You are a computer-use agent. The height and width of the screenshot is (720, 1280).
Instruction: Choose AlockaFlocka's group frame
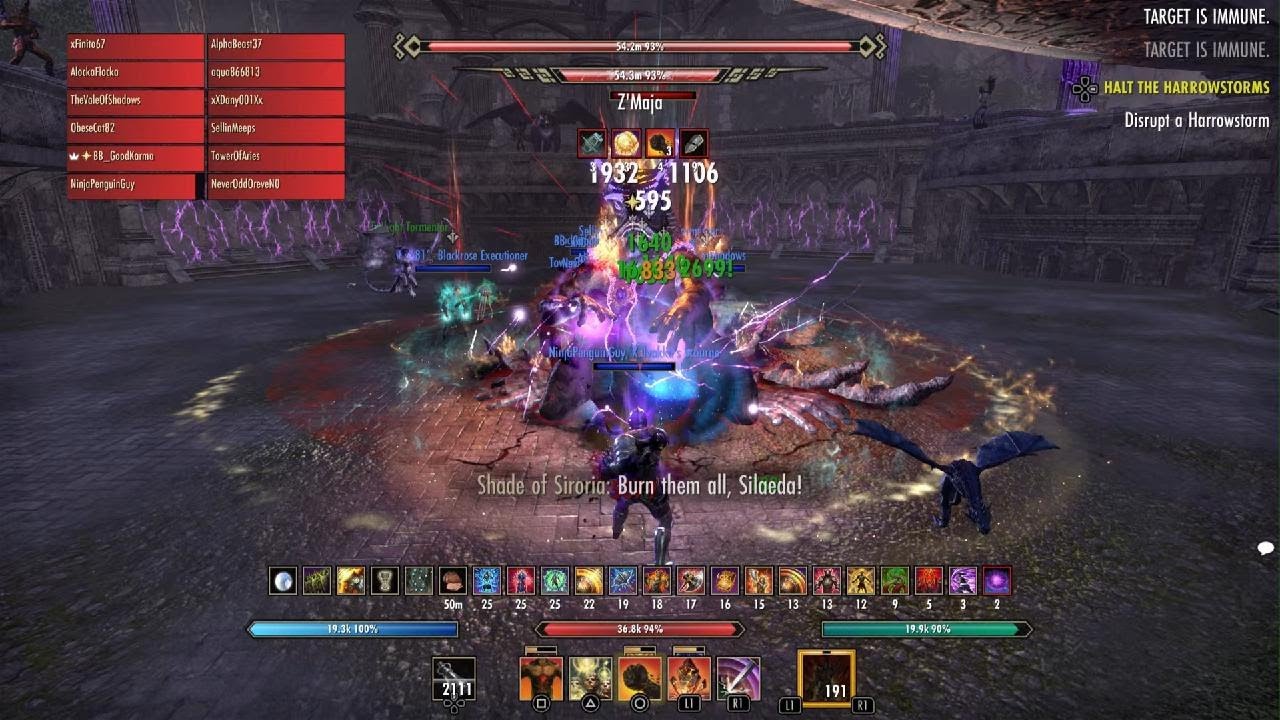(136, 74)
